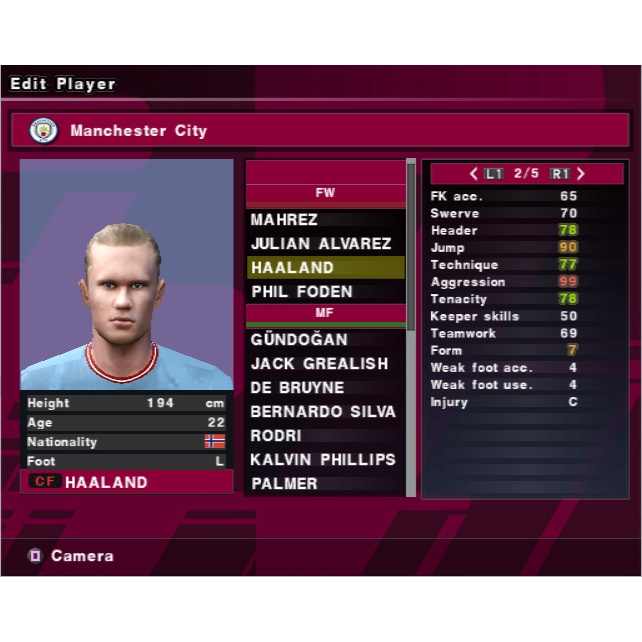Screen dimensions: 642x642
Task: Select PALMER at the list bottom
Action: [325, 484]
